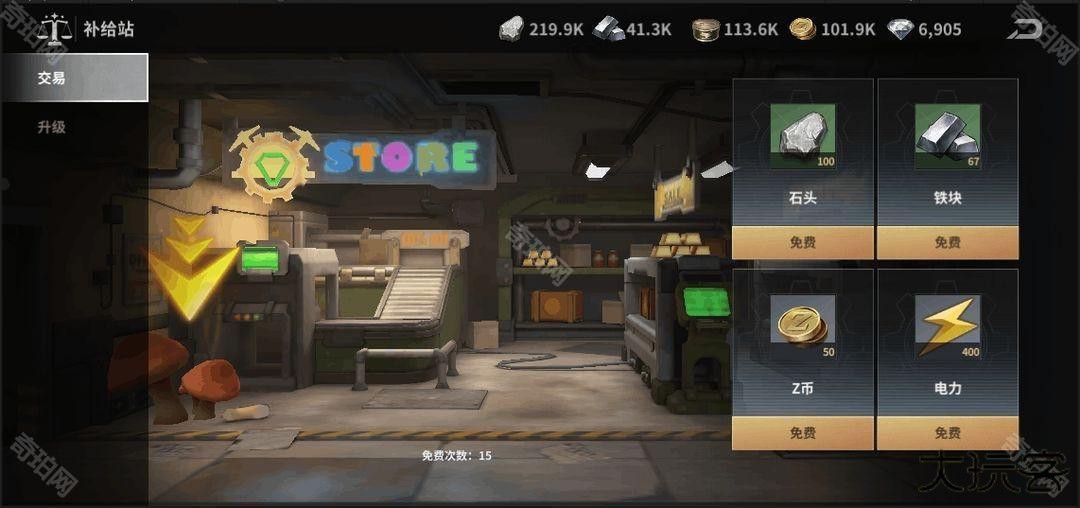Collect the free 电力 electricity

pos(947,433)
